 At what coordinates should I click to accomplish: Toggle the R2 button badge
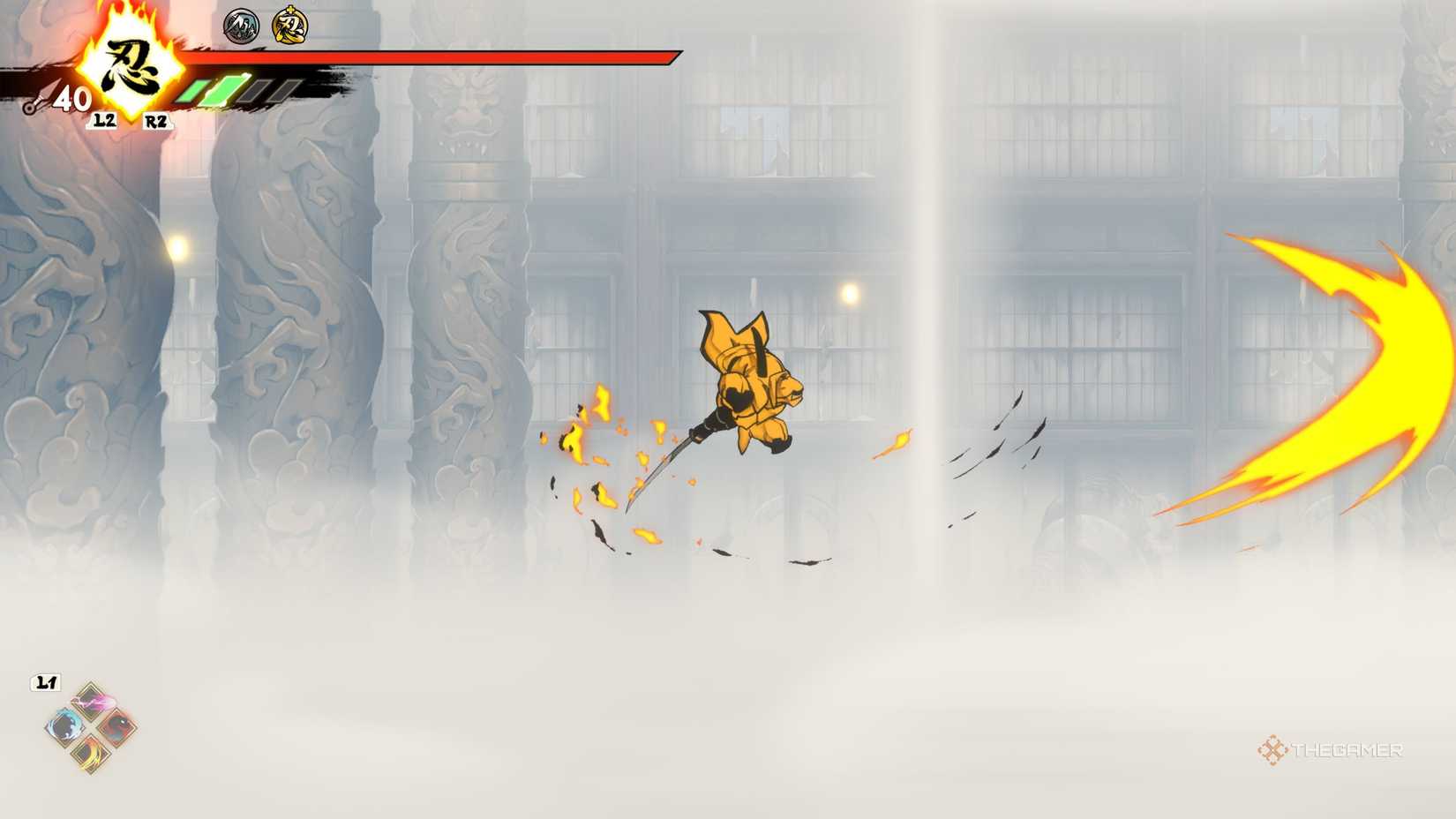coord(156,121)
